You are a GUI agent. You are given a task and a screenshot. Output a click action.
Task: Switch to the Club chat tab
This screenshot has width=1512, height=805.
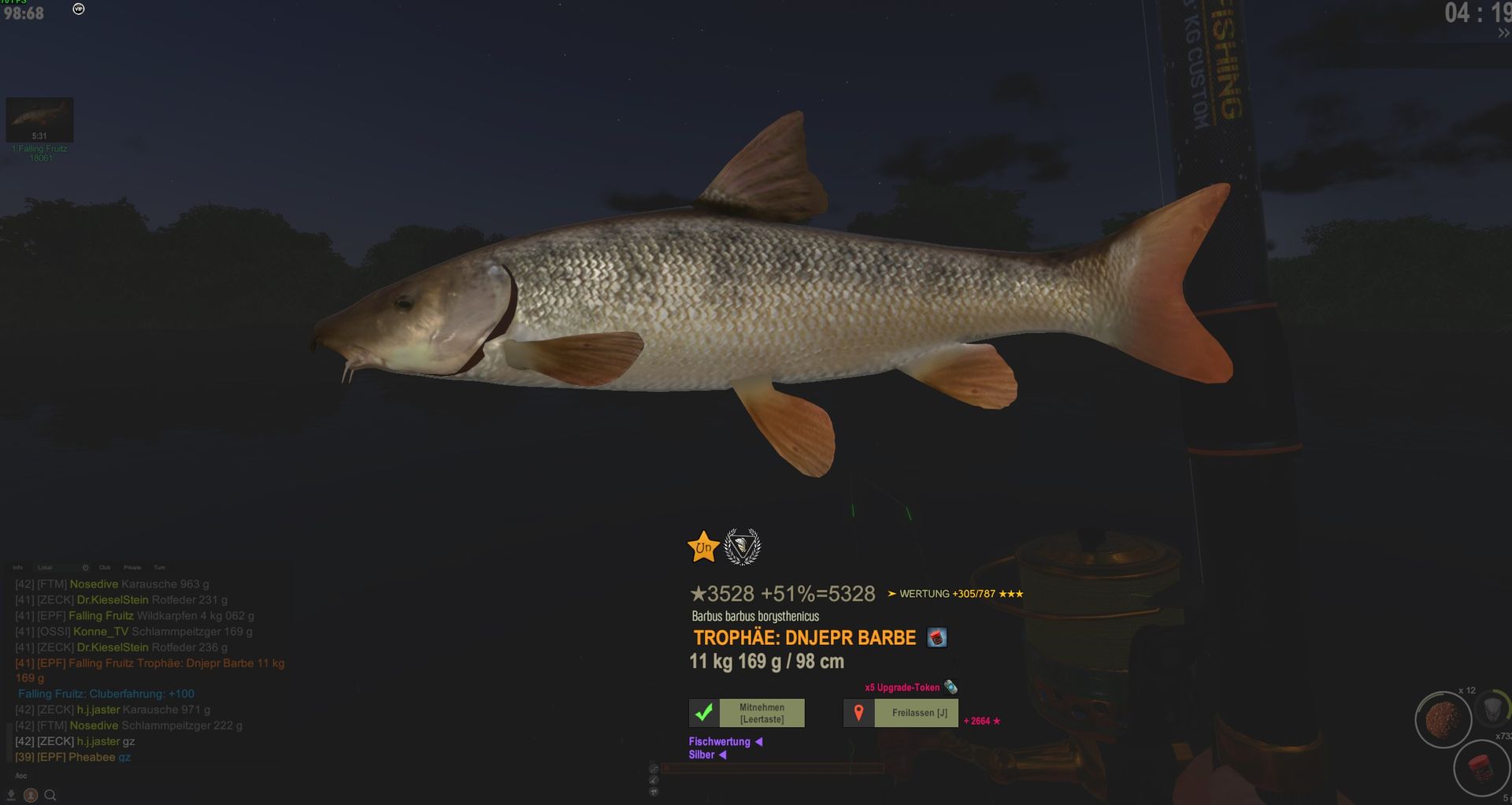coord(105,567)
